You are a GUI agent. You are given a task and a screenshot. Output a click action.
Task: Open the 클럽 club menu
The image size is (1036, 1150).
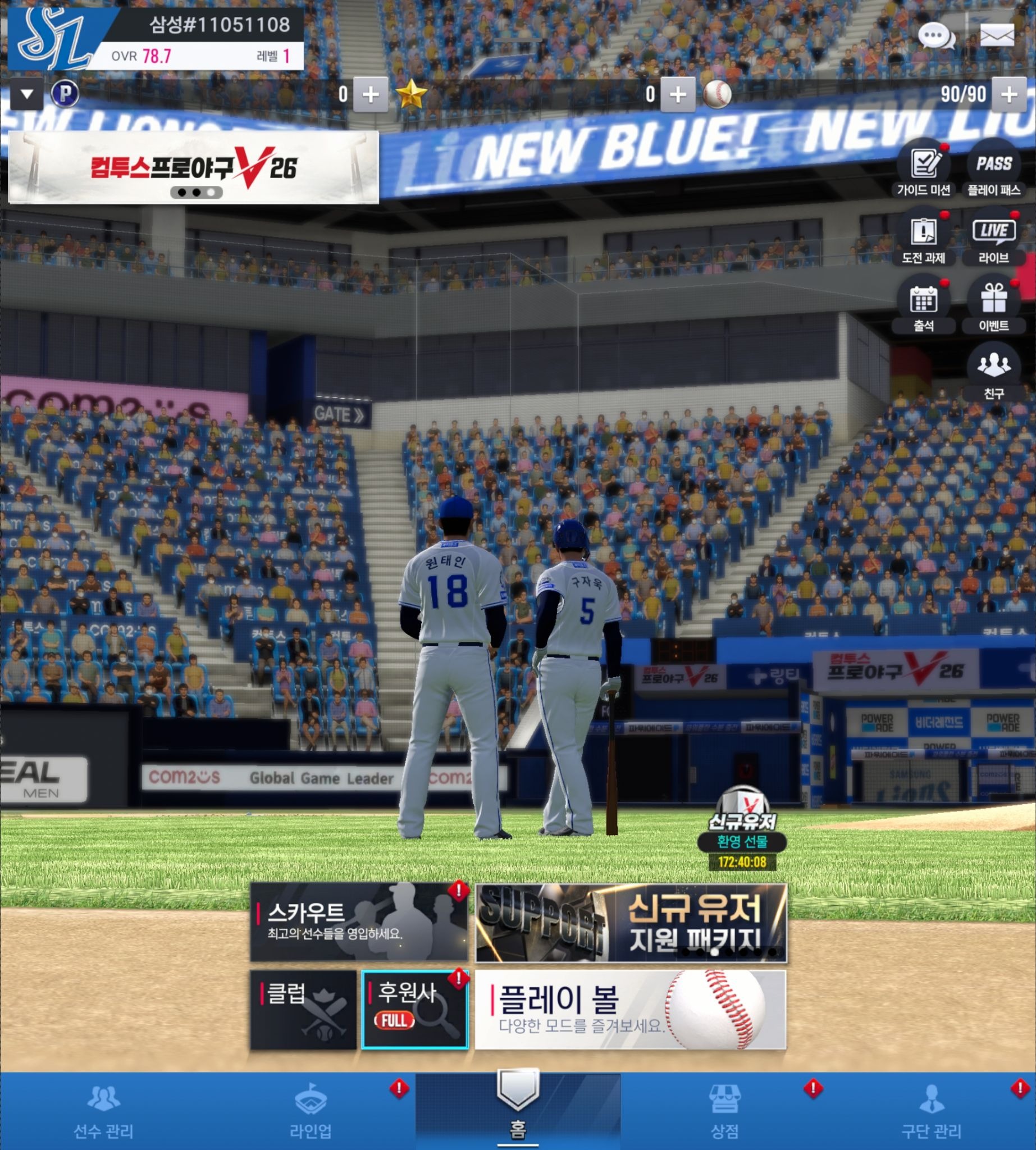pyautogui.click(x=303, y=1010)
